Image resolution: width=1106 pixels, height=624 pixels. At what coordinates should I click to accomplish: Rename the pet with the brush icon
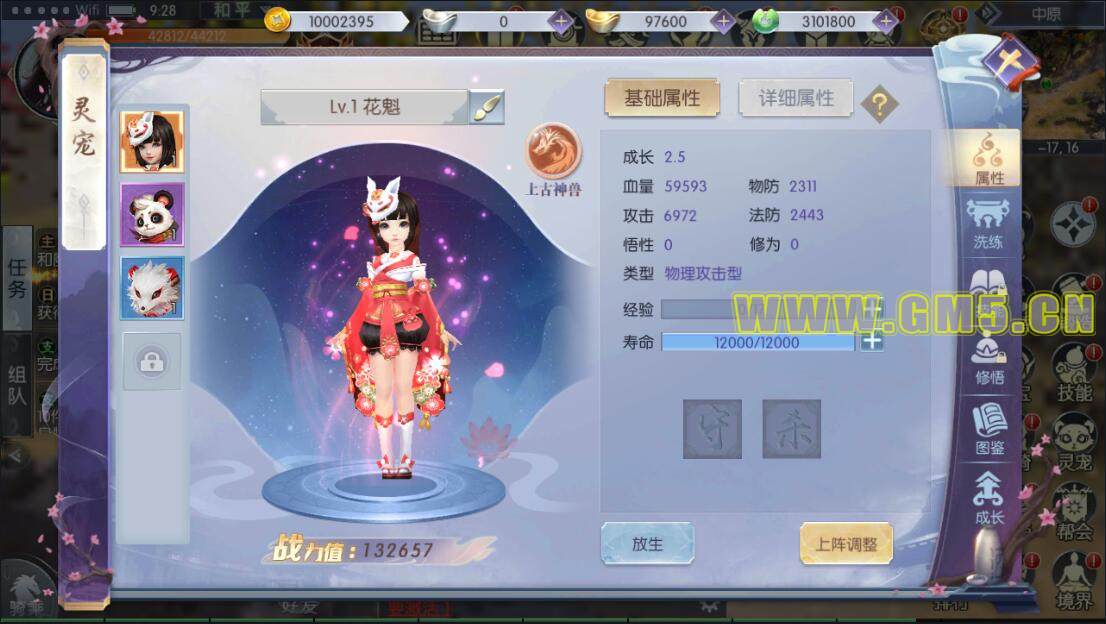(487, 107)
